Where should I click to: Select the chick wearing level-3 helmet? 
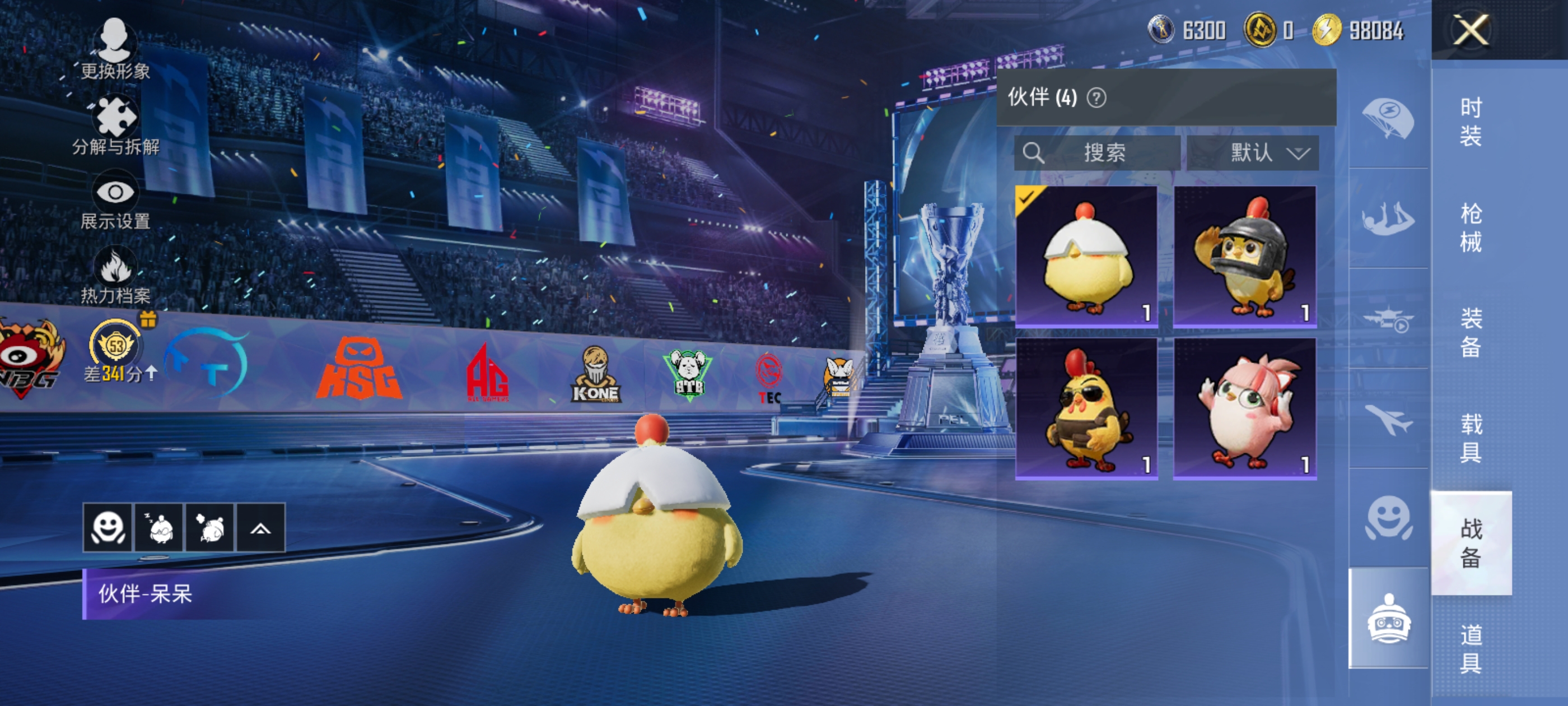[1245, 257]
